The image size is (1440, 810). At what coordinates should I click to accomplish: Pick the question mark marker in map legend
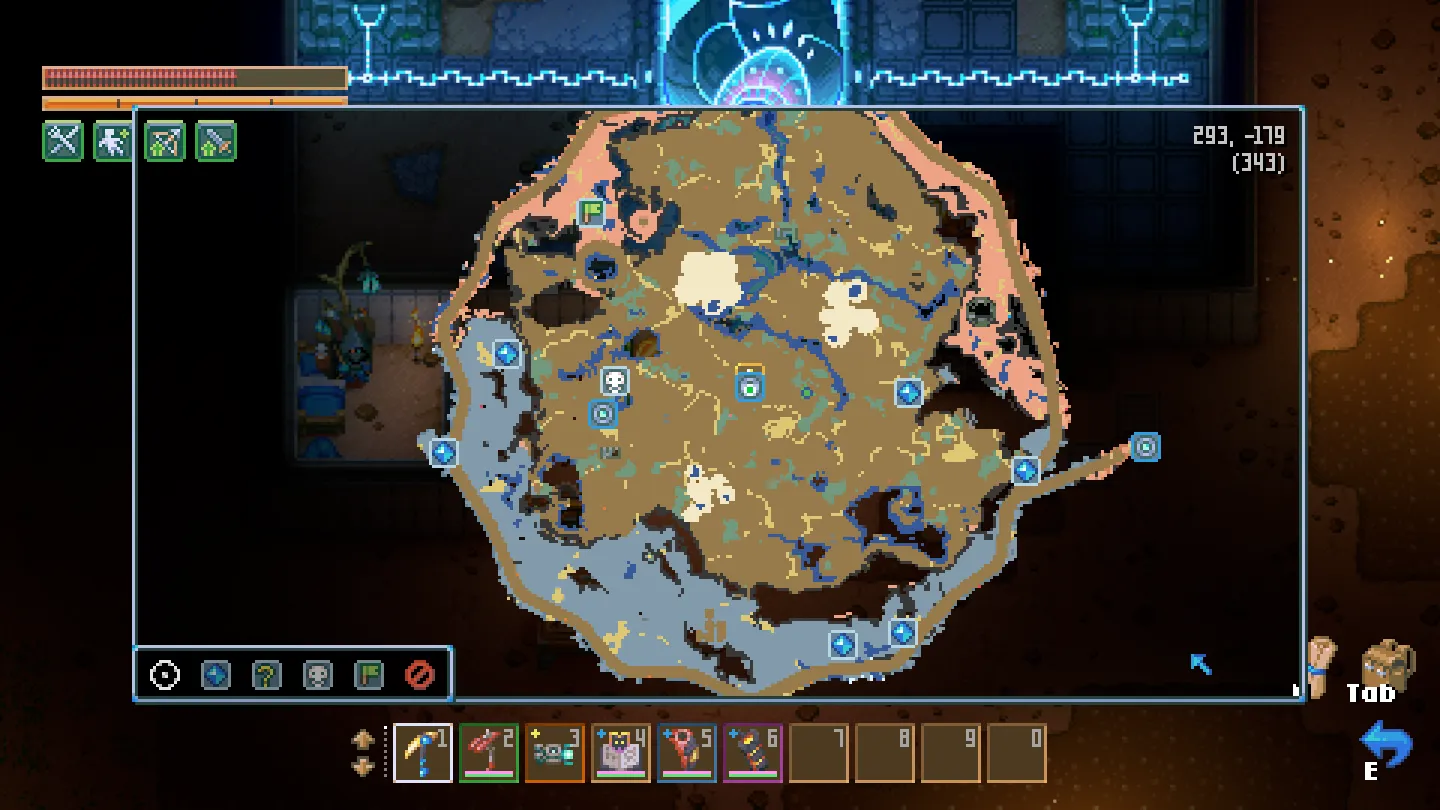click(267, 675)
